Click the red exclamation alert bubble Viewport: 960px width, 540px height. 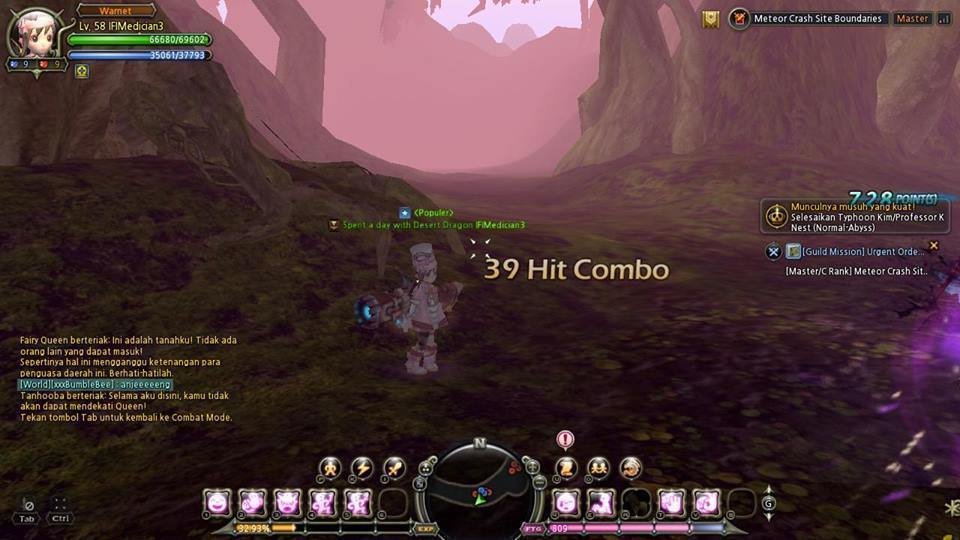tap(566, 439)
